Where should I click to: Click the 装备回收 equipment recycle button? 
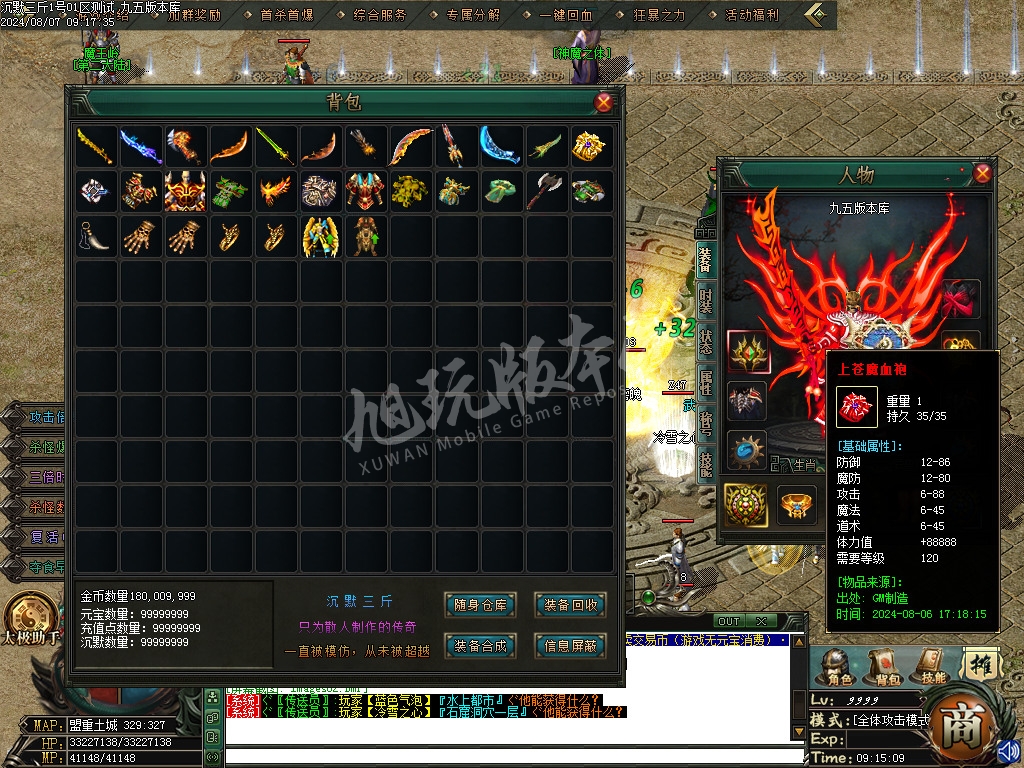pos(571,604)
